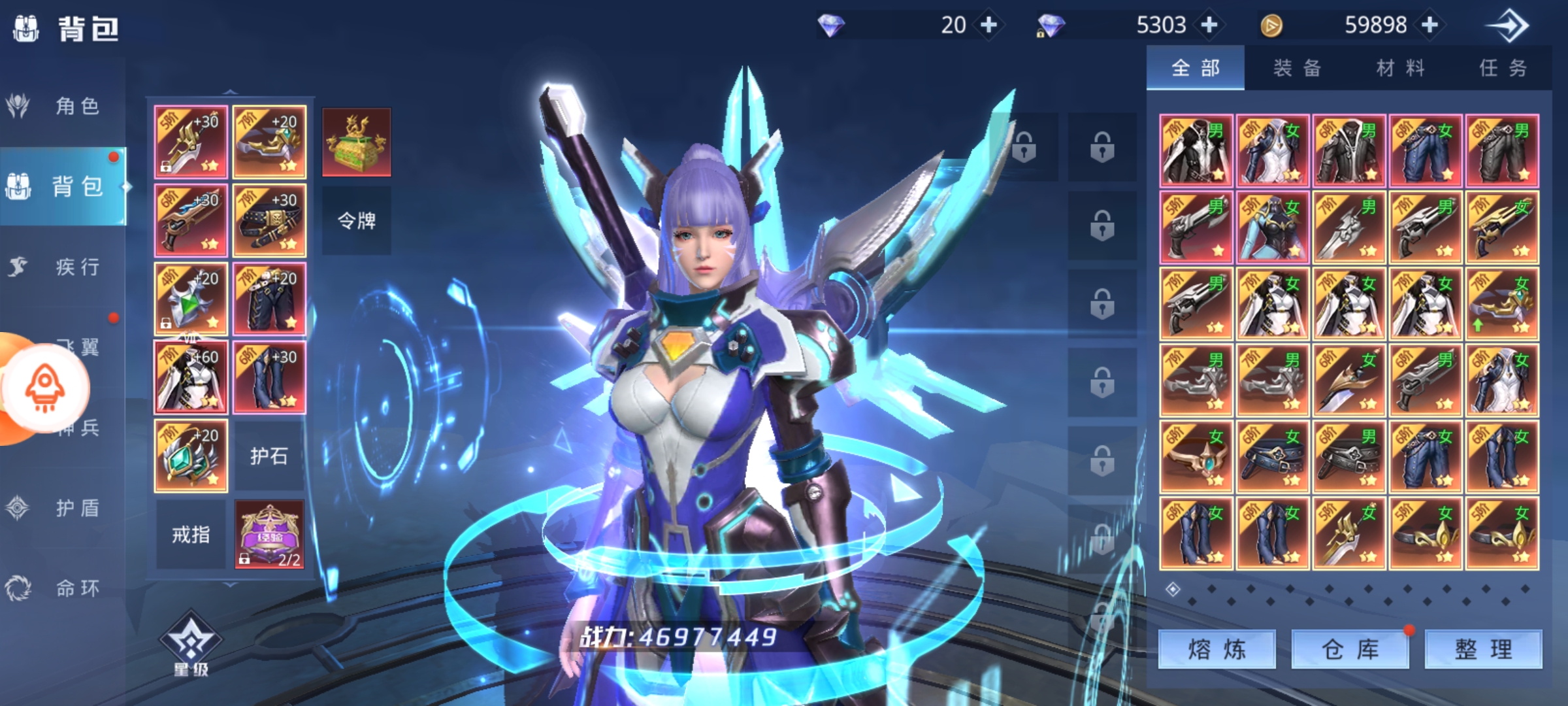Screen dimensions: 1568x706
Task: Select the empty 护石 guard stone slot
Action: (269, 456)
